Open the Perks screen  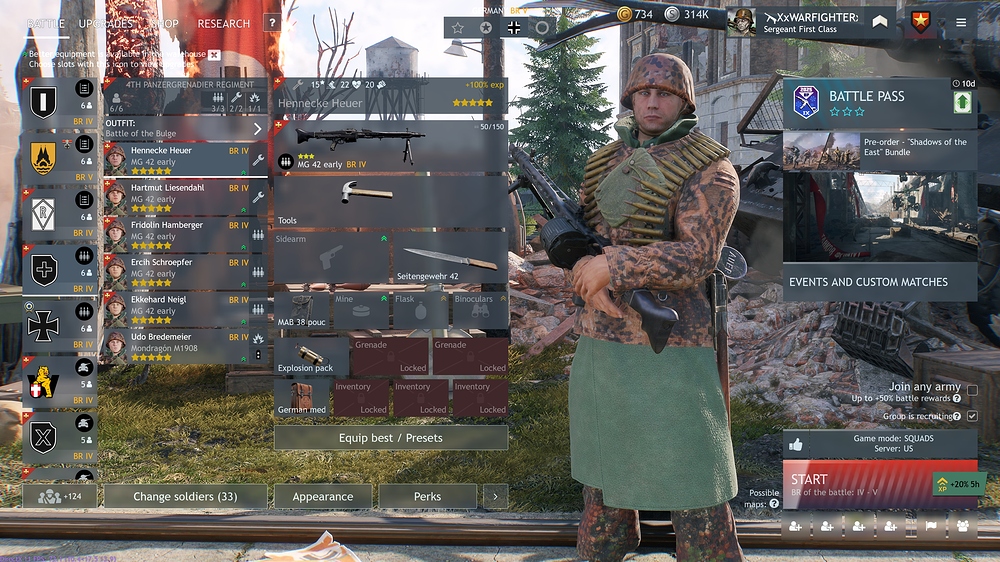tap(427, 497)
